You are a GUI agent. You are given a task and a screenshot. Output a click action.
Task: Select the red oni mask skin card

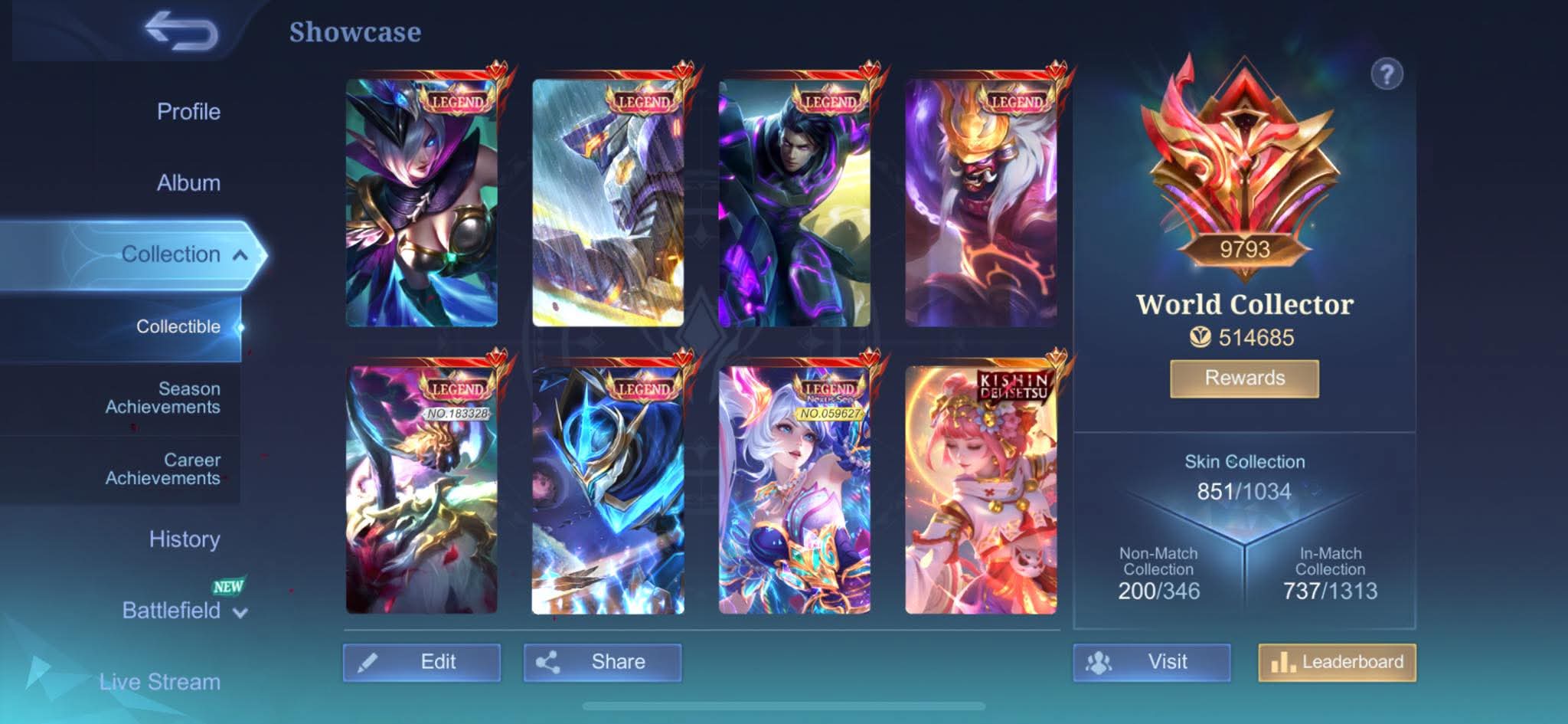981,204
